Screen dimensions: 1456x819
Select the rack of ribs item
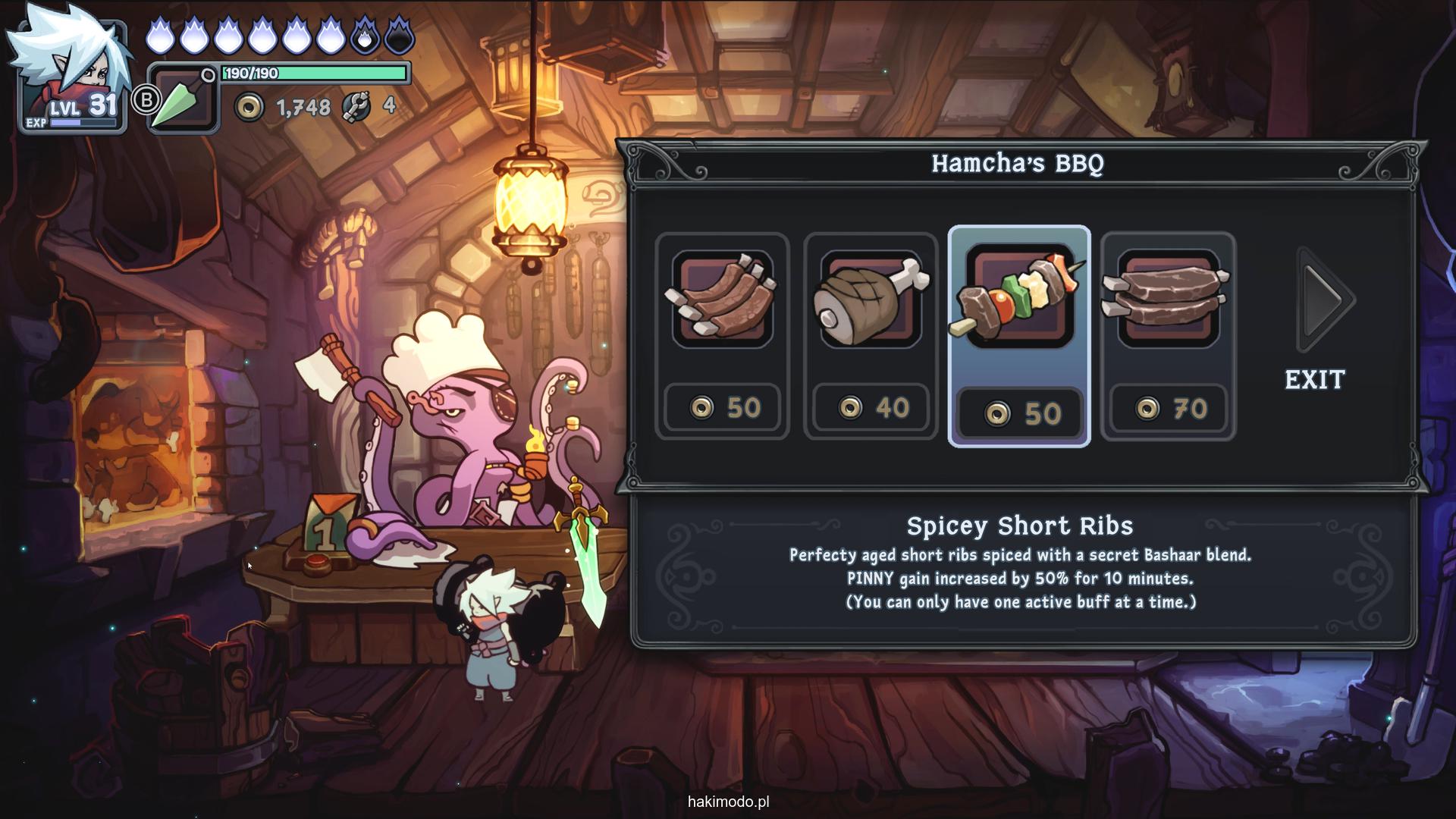[722, 335]
